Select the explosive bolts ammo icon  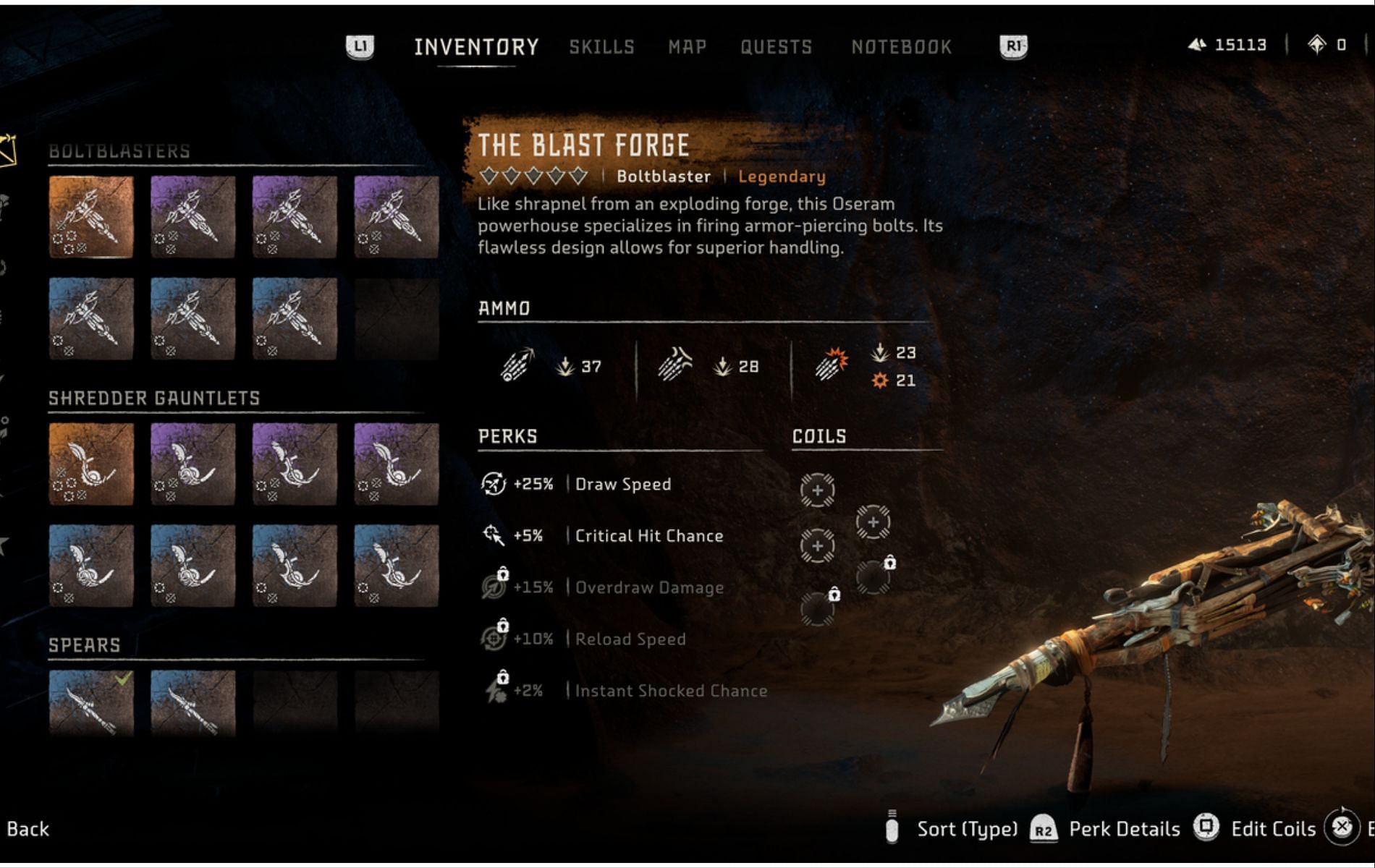click(831, 364)
